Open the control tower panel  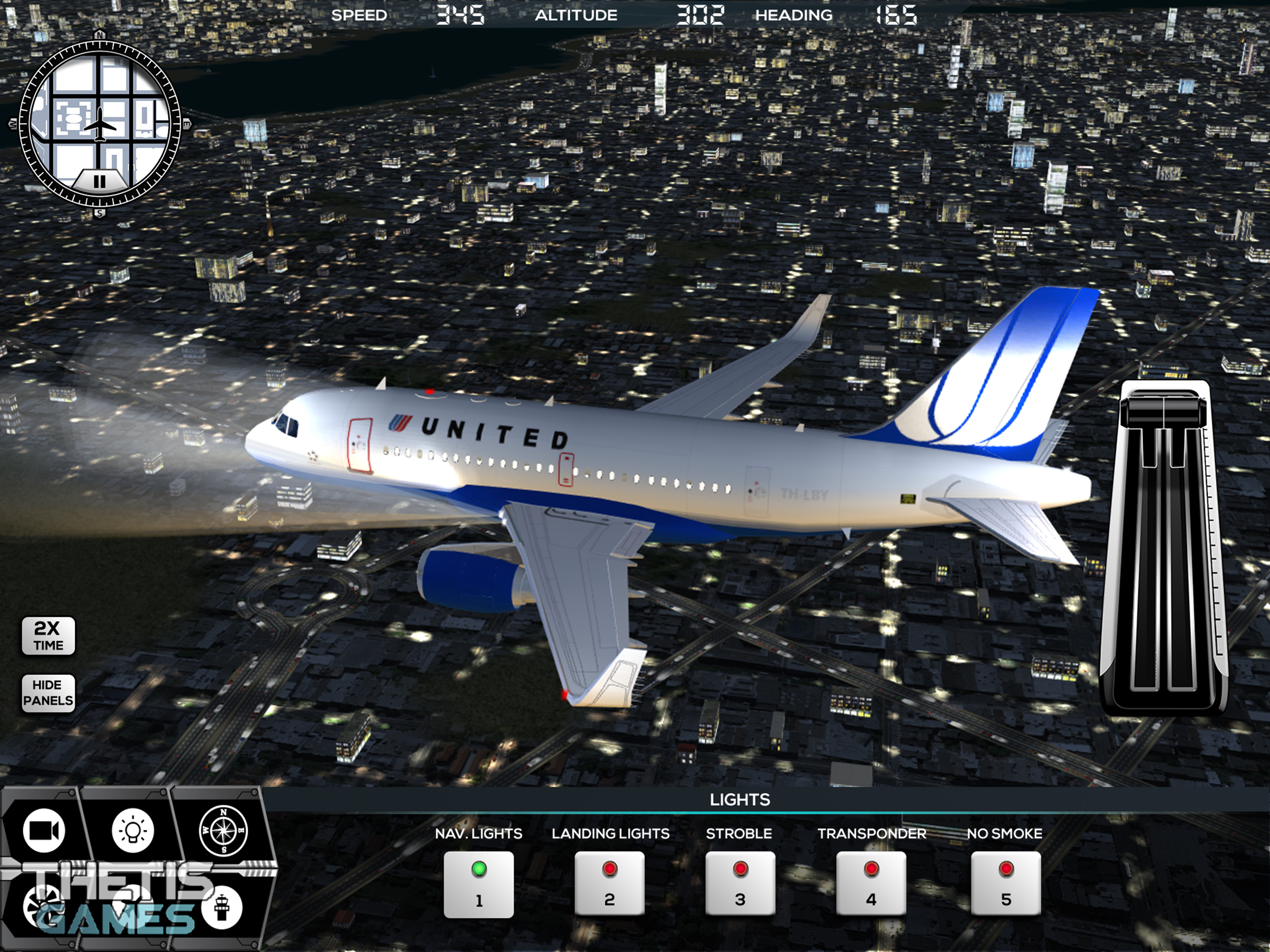pyautogui.click(x=222, y=907)
